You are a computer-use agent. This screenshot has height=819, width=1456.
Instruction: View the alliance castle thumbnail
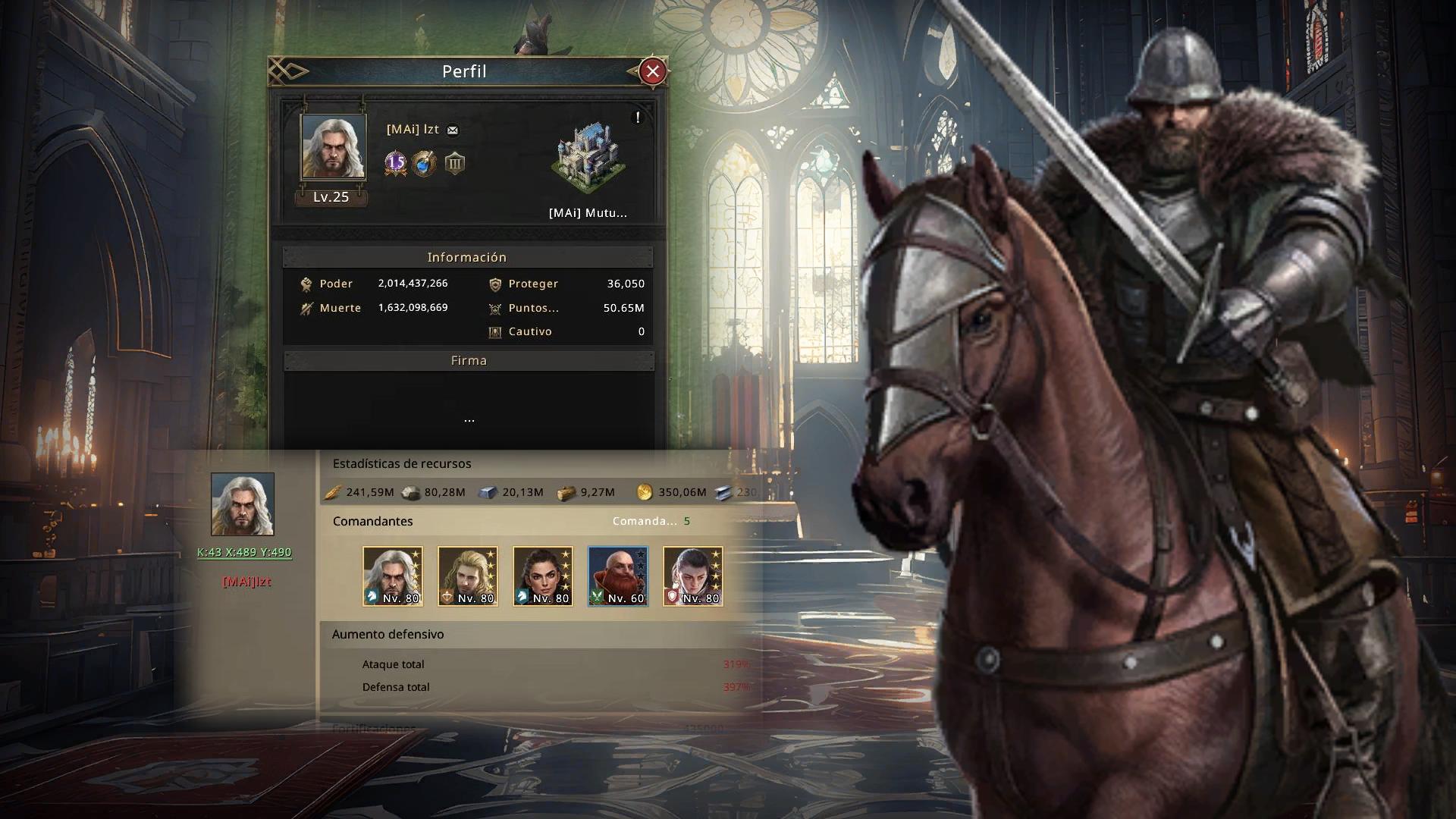588,161
